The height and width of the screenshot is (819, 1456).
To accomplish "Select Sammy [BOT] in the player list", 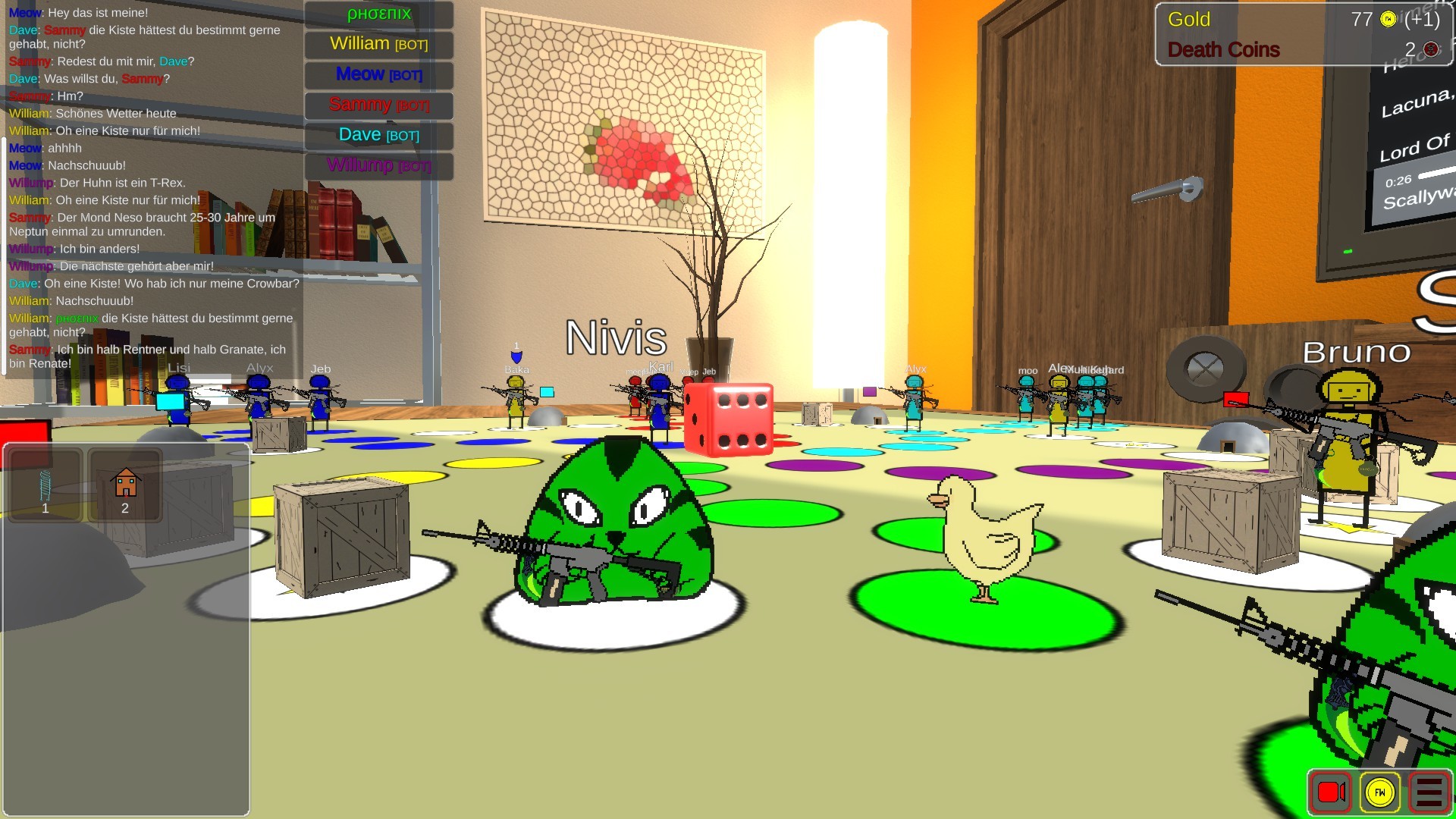I will click(x=378, y=105).
